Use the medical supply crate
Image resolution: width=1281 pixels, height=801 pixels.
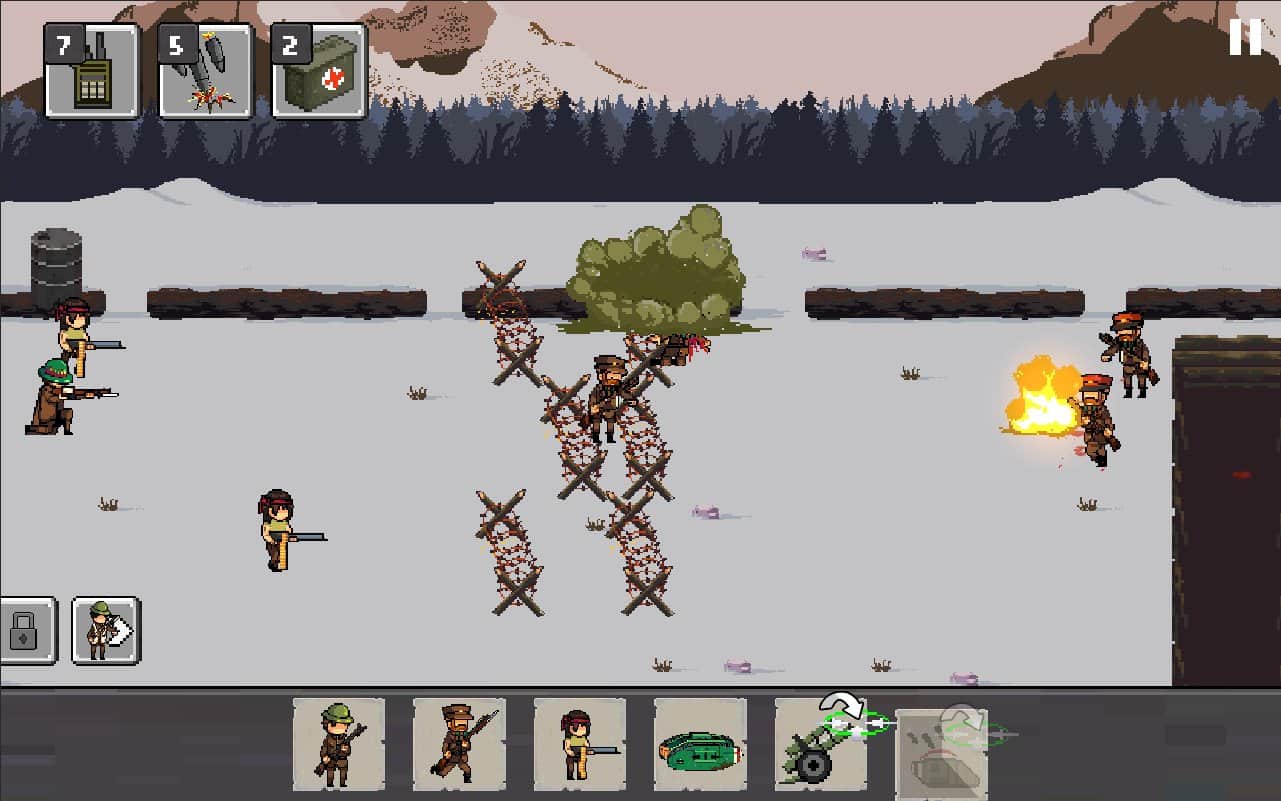pos(319,70)
